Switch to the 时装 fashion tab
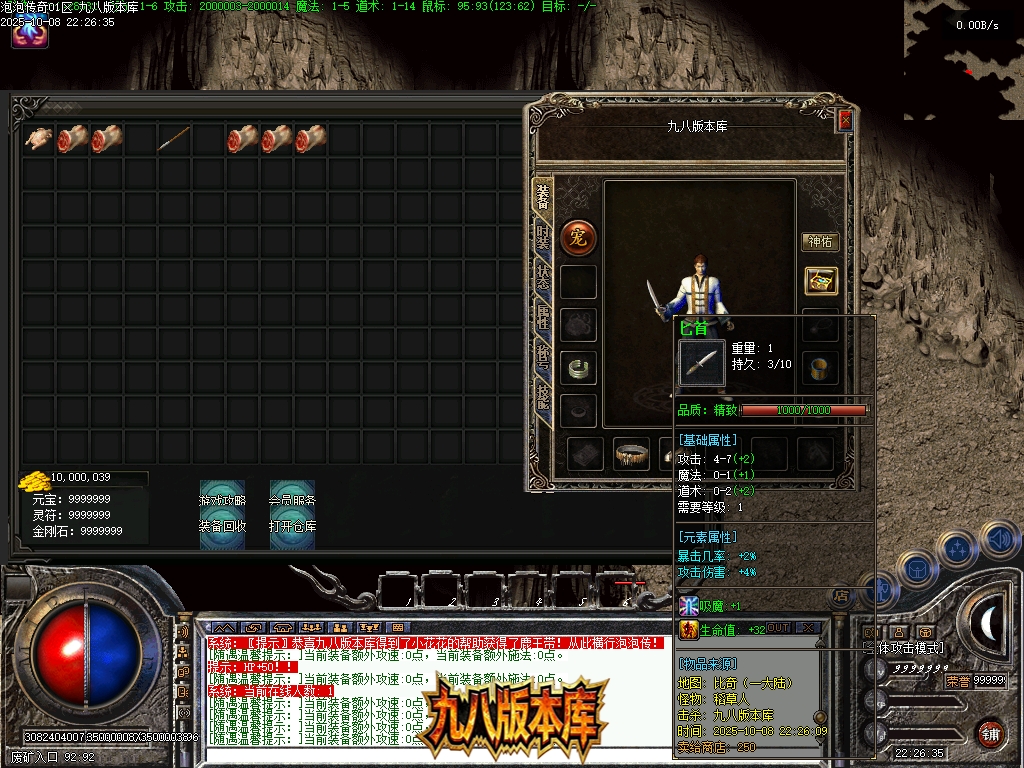 coord(543,238)
